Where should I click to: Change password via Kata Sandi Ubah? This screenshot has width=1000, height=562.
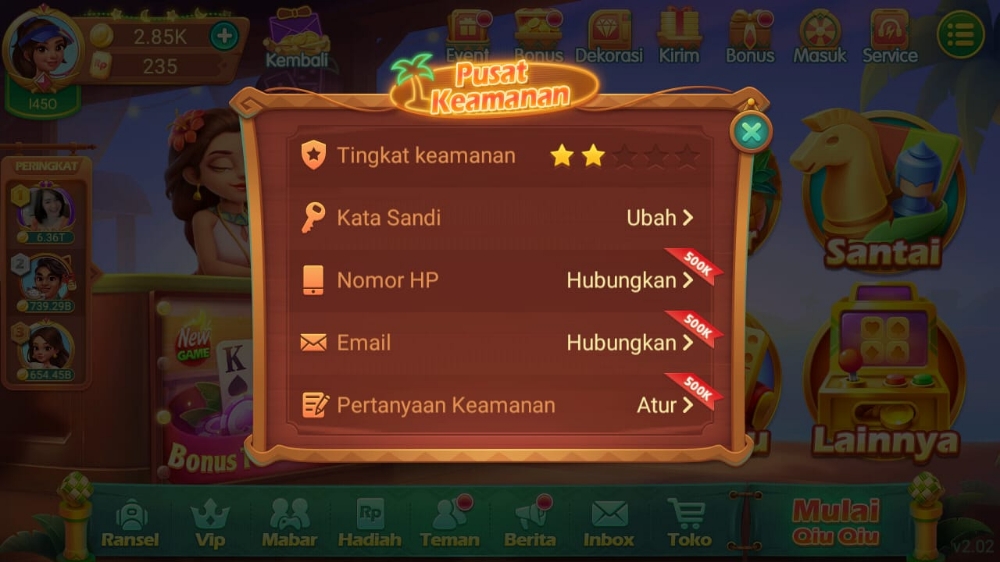pyautogui.click(x=659, y=218)
